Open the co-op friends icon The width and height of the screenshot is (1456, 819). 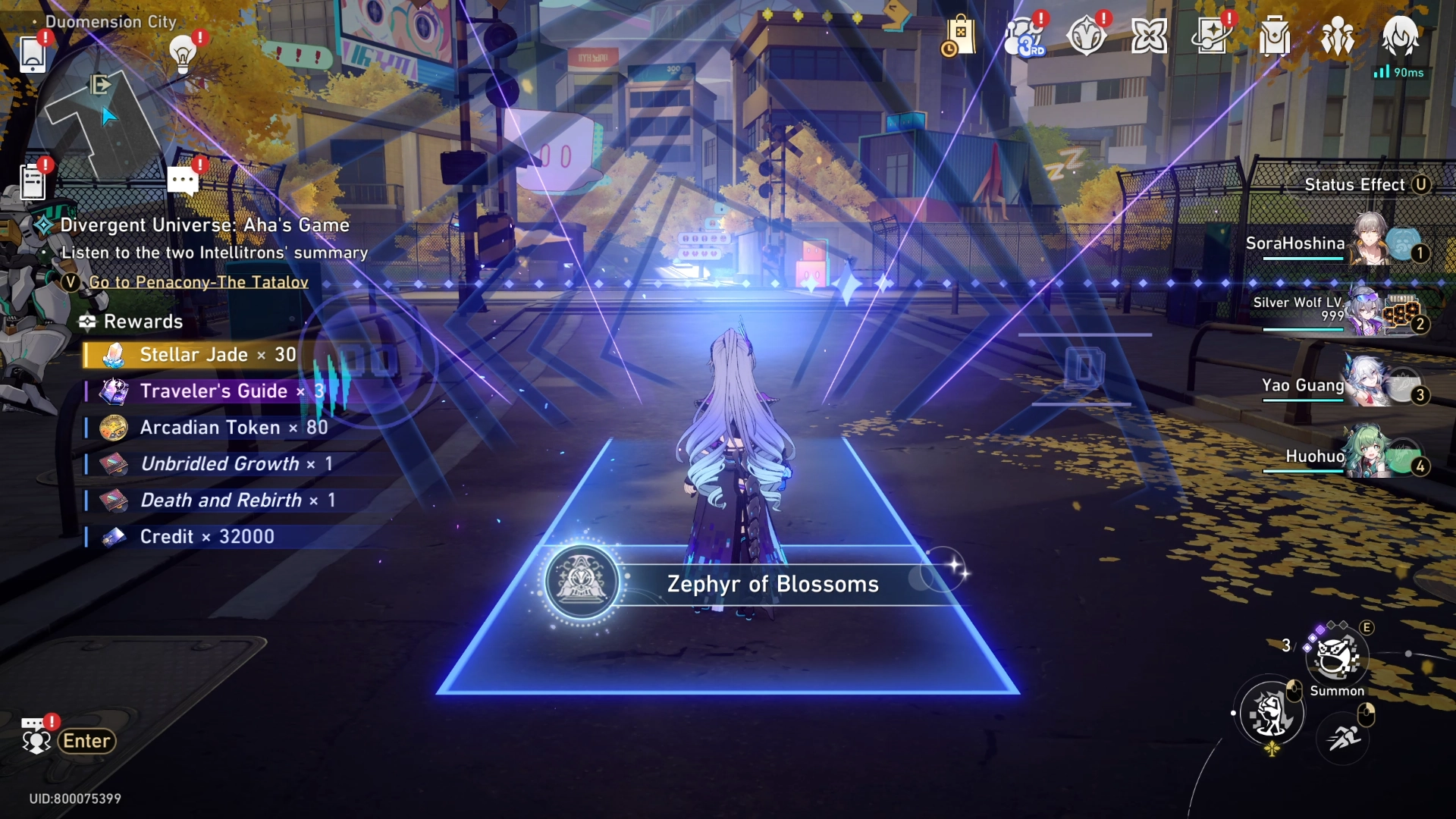click(1337, 34)
